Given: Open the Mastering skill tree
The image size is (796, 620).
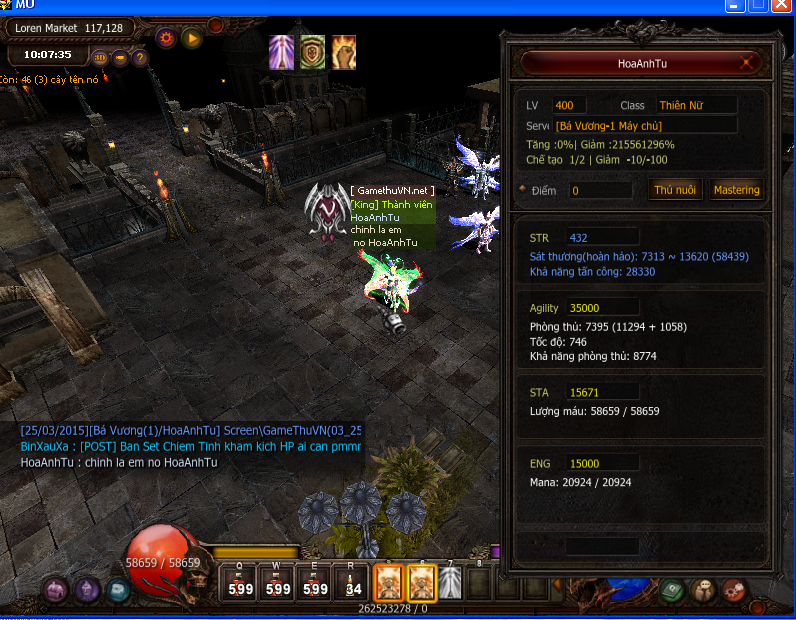Looking at the screenshot, I should pos(736,190).
